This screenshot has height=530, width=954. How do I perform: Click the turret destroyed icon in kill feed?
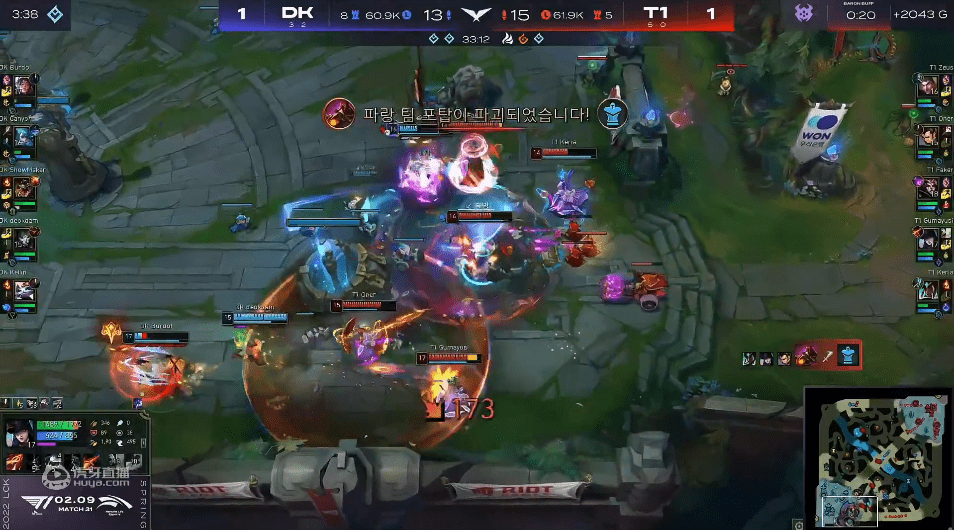pyautogui.click(x=848, y=354)
